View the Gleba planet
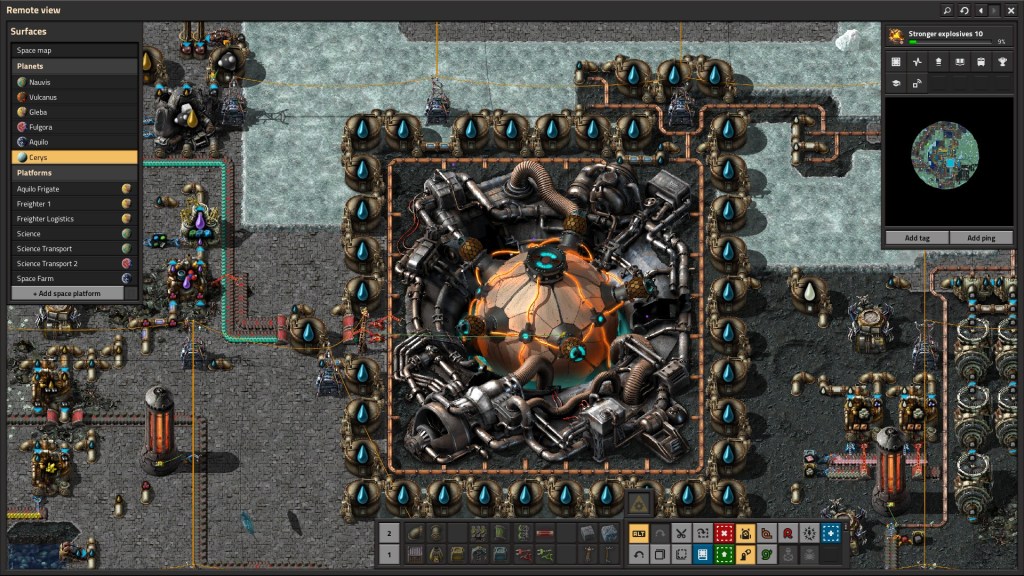The width and height of the screenshot is (1024, 576). (x=74, y=112)
